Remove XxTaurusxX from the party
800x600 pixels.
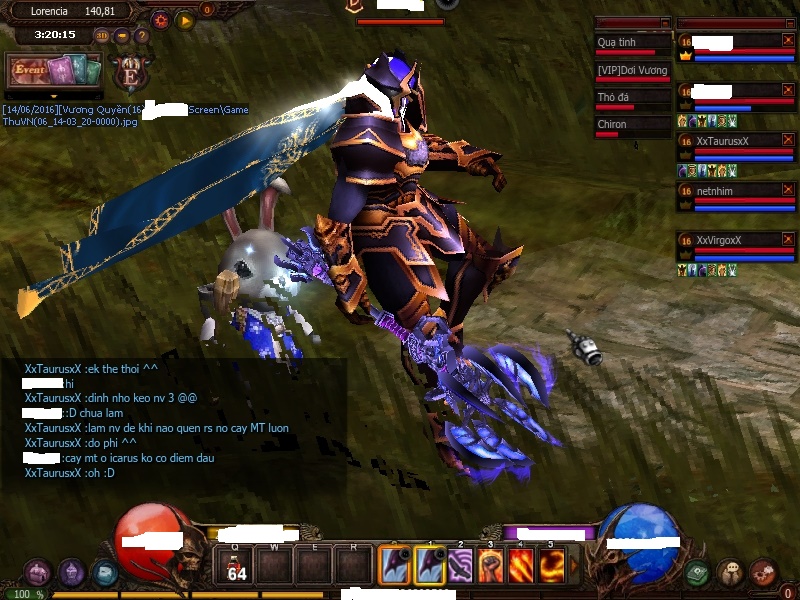tap(788, 141)
